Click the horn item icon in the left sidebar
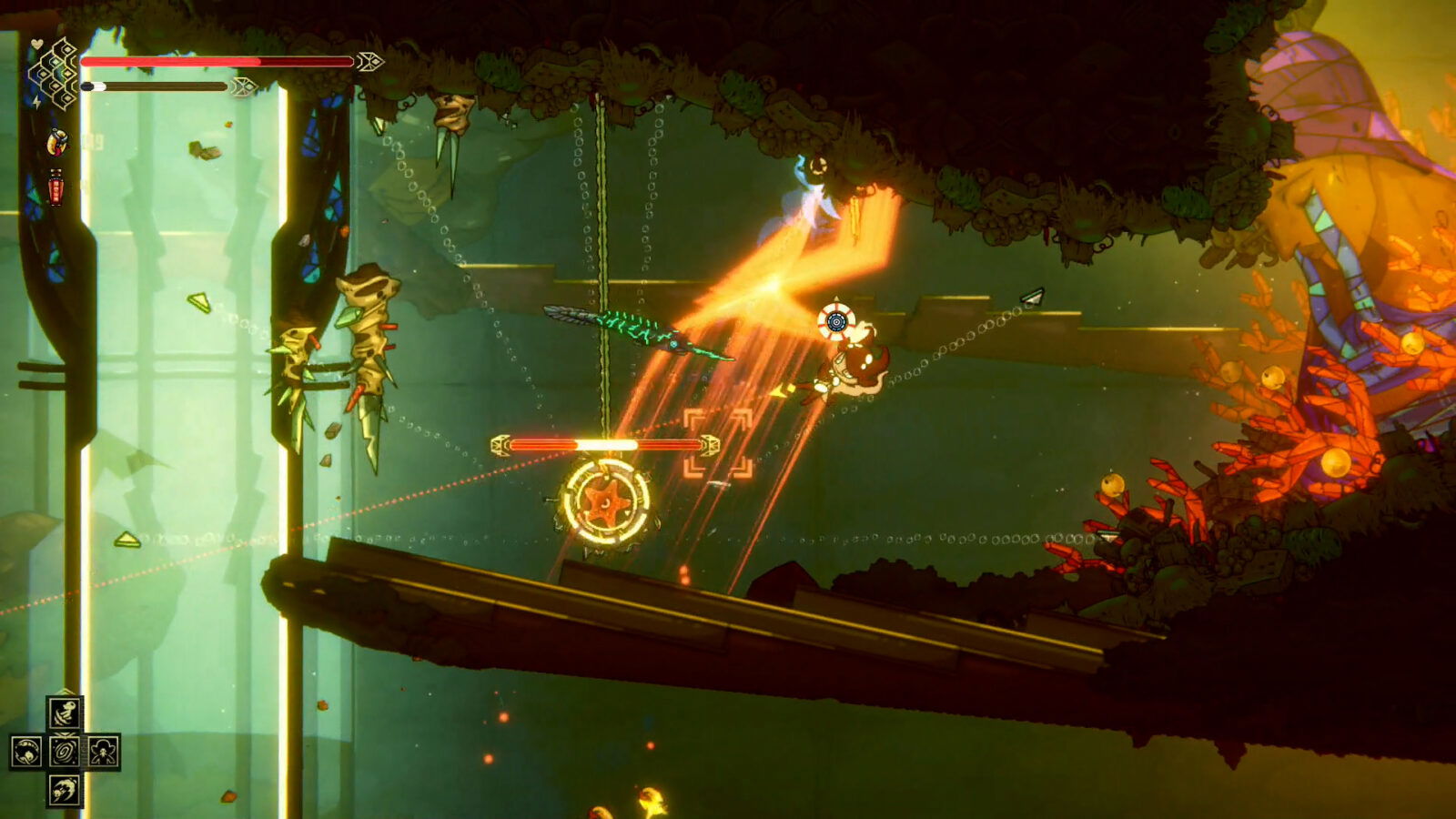This screenshot has width=1456, height=819. pos(56,143)
